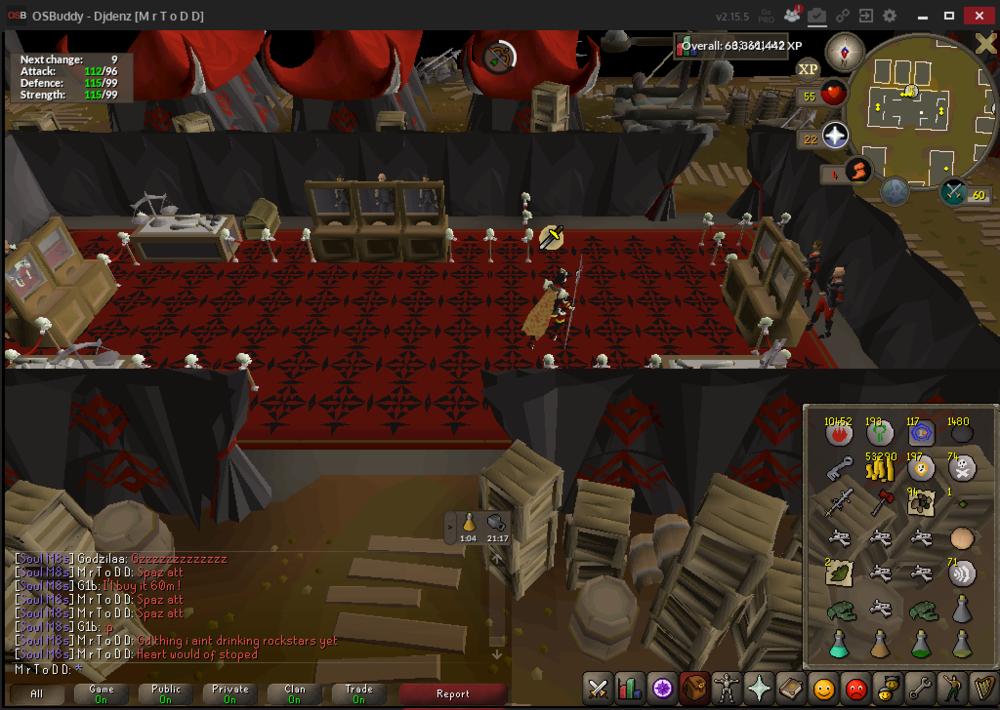Activate quick prayers orb
The height and width of the screenshot is (710, 1000).
click(x=835, y=136)
